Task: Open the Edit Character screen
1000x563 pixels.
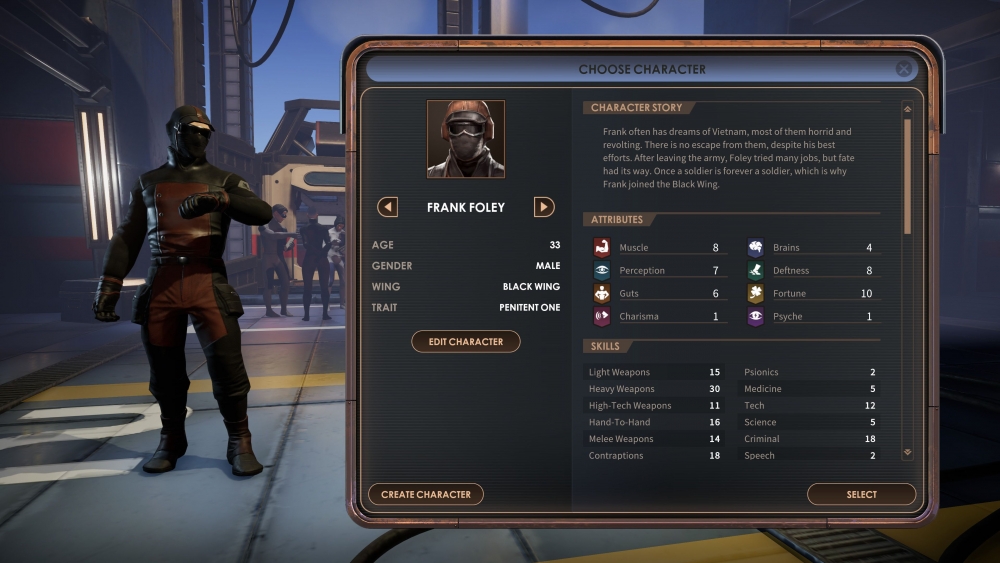Action: [466, 342]
